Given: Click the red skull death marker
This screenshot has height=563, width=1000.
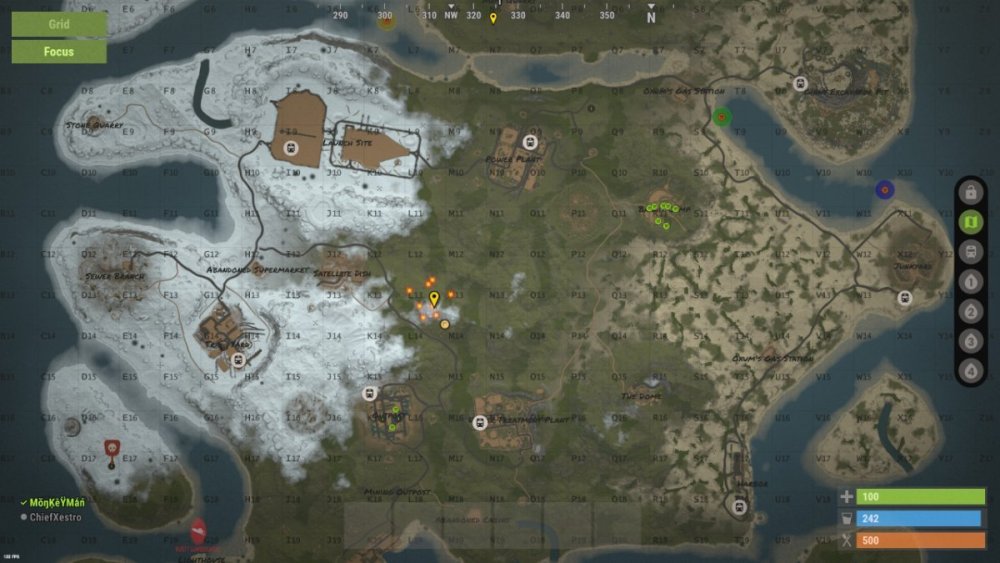Looking at the screenshot, I should tap(113, 447).
